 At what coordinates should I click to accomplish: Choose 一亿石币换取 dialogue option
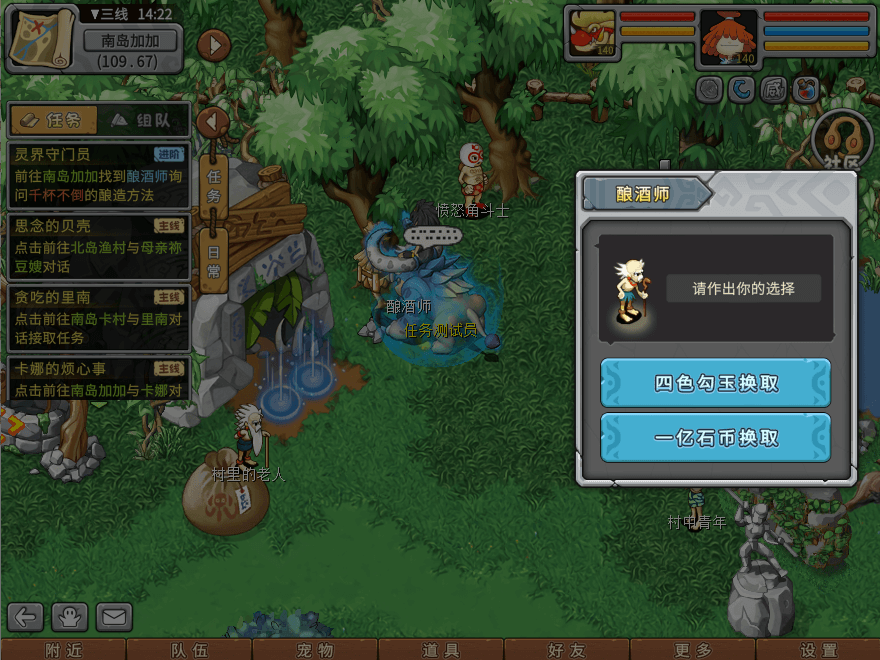(715, 438)
